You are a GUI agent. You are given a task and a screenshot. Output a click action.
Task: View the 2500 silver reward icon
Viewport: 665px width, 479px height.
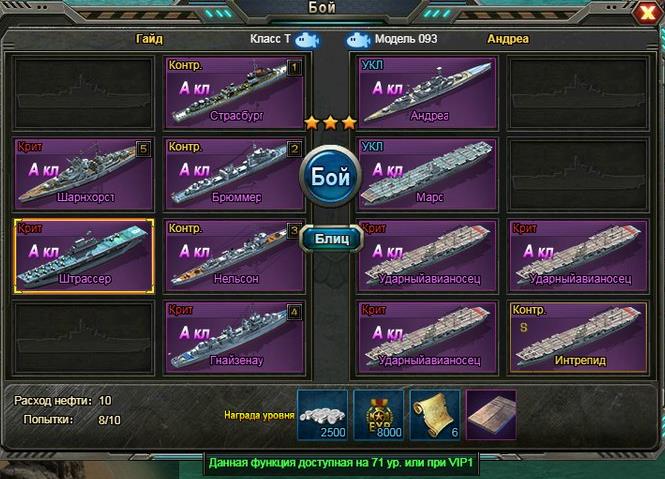click(322, 414)
